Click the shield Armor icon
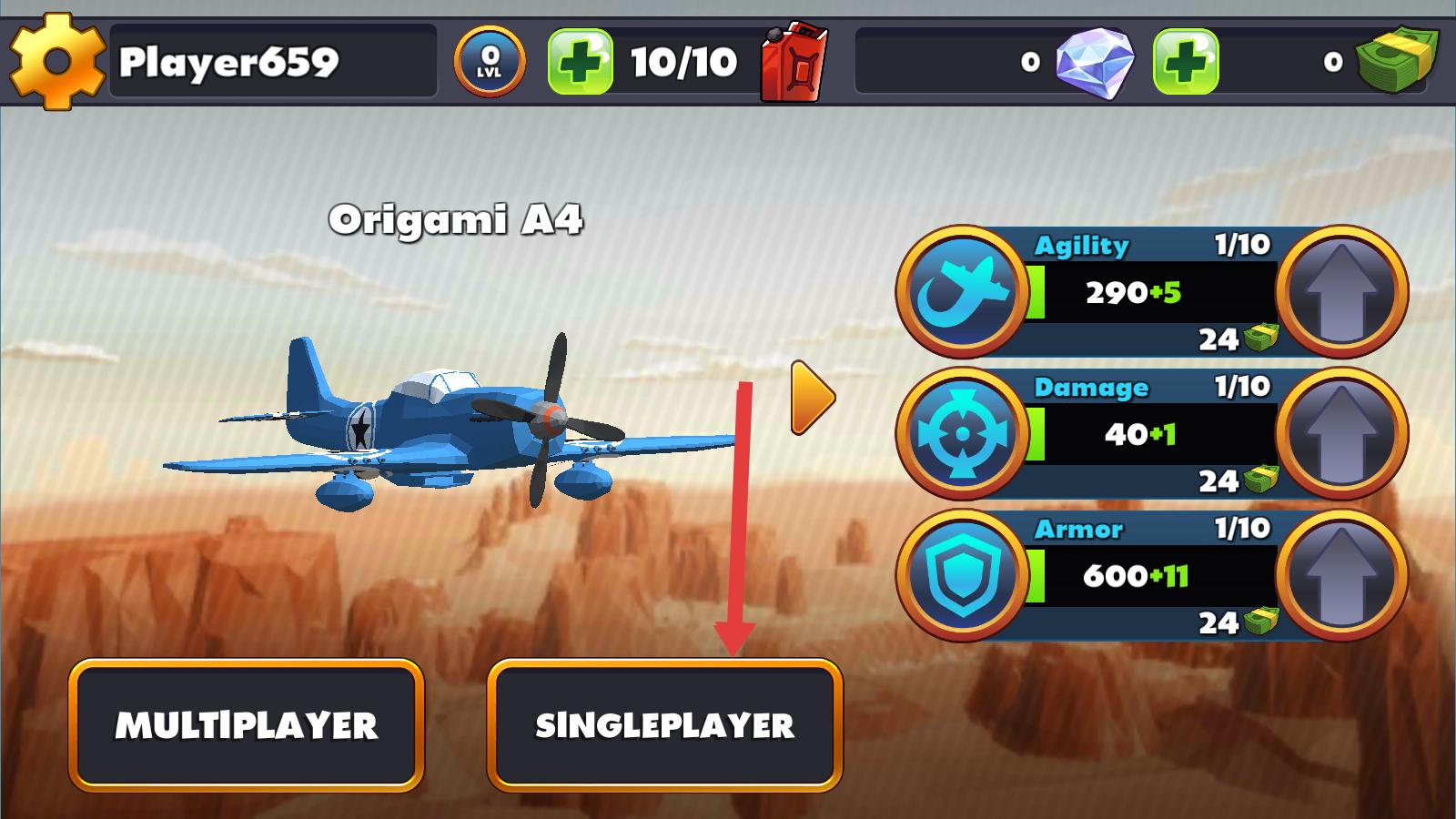The height and width of the screenshot is (819, 1456). (x=963, y=575)
